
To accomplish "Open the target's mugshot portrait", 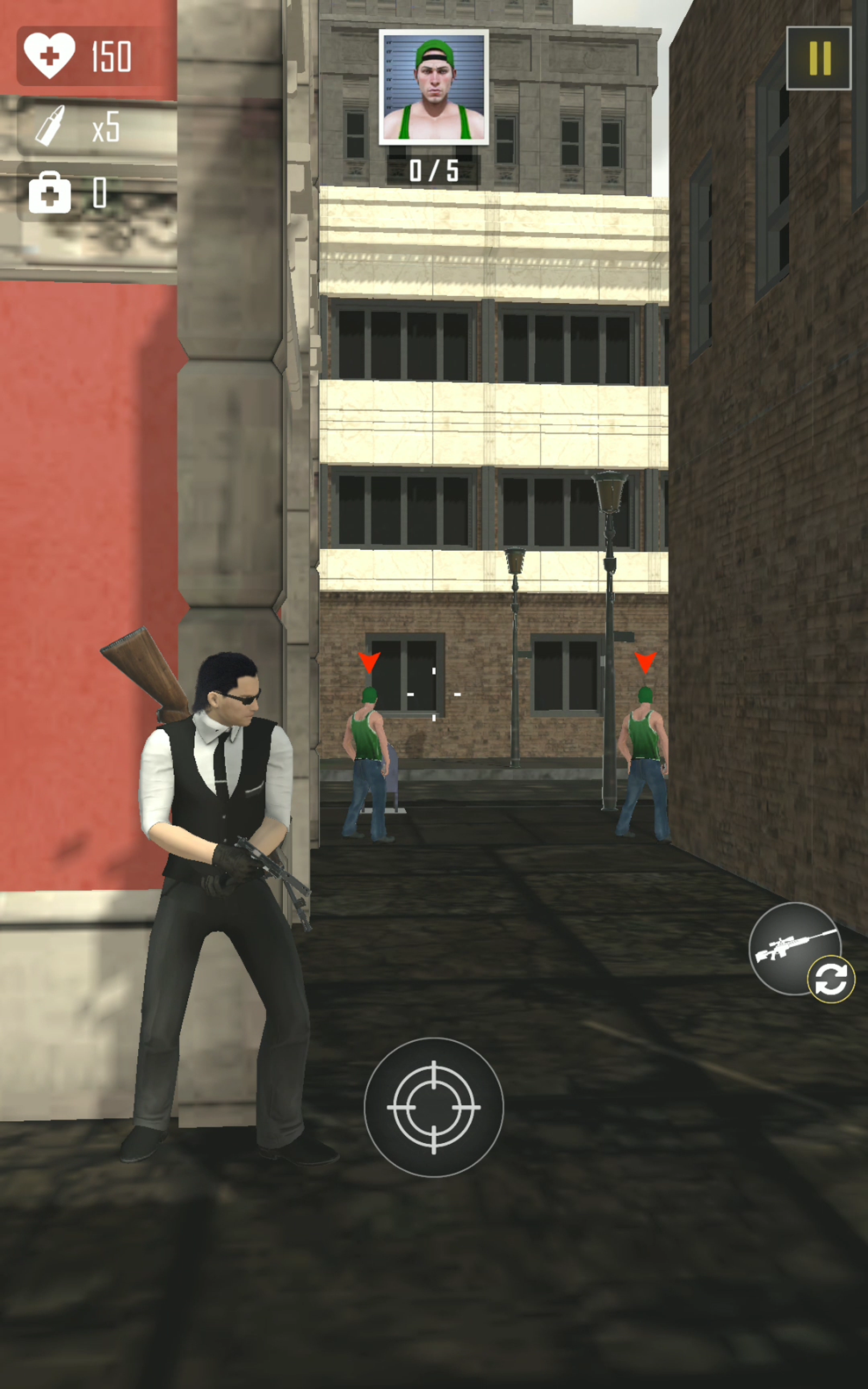I will tap(435, 88).
